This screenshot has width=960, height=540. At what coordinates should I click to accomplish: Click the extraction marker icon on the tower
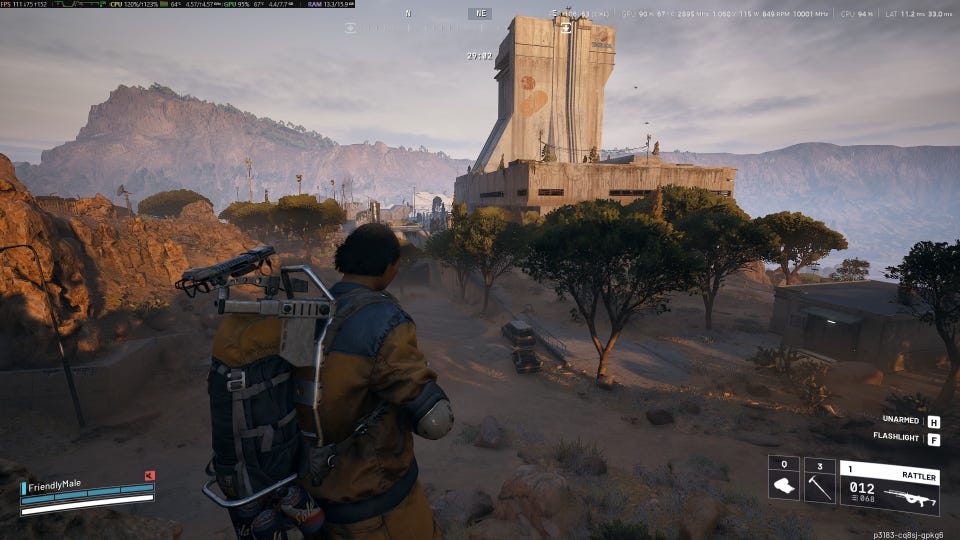click(x=567, y=28)
